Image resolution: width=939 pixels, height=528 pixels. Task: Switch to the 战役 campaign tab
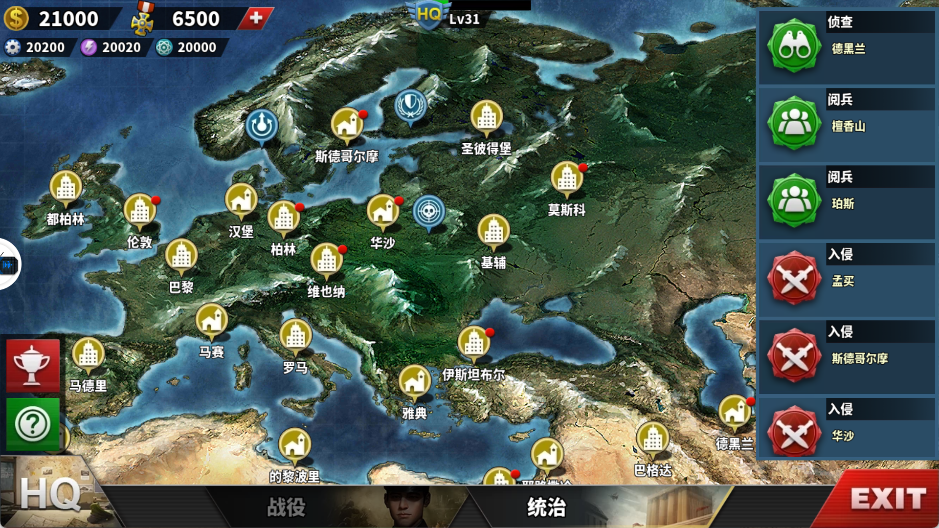pos(286,507)
